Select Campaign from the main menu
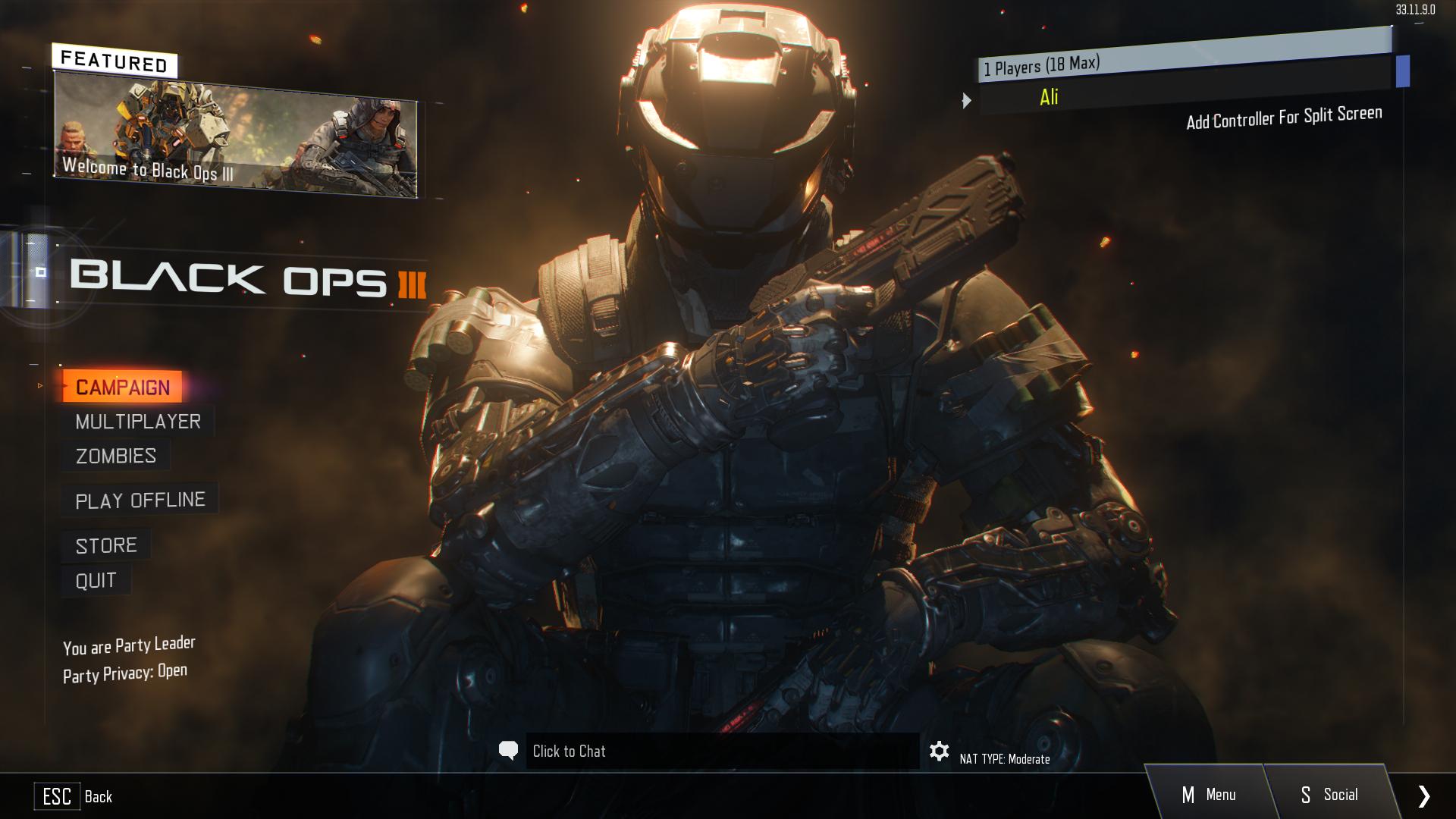Image resolution: width=1456 pixels, height=819 pixels. click(122, 387)
